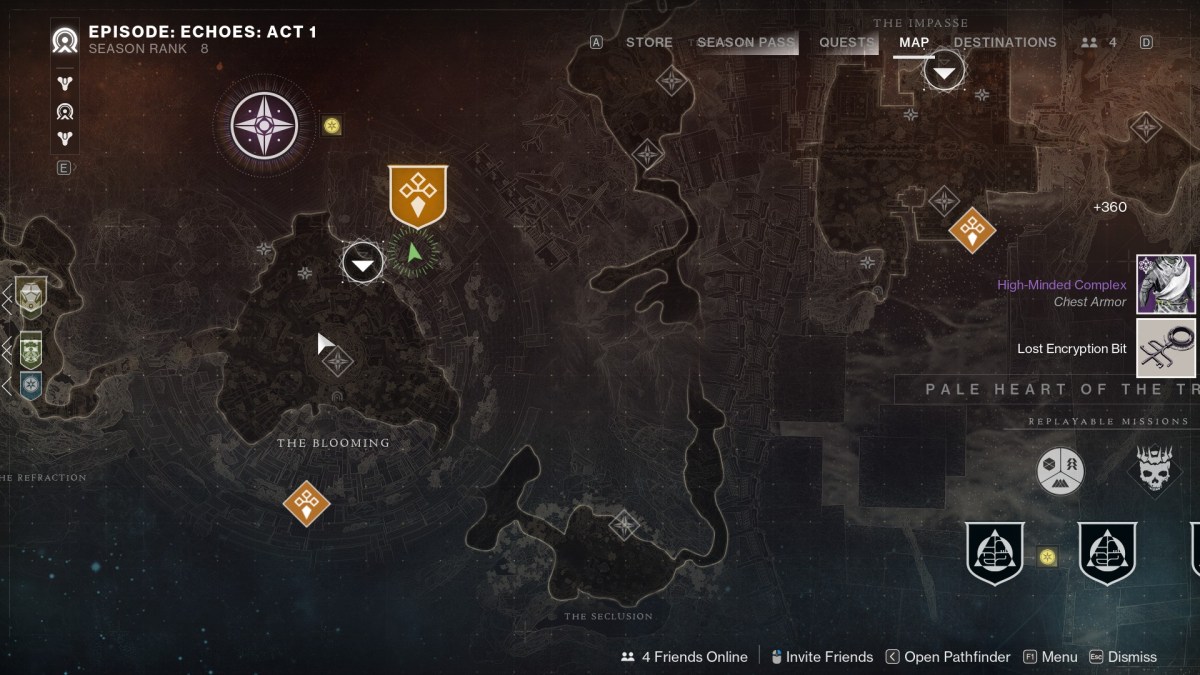The width and height of the screenshot is (1200, 675).
Task: Open the Quests tab
Action: pos(847,42)
